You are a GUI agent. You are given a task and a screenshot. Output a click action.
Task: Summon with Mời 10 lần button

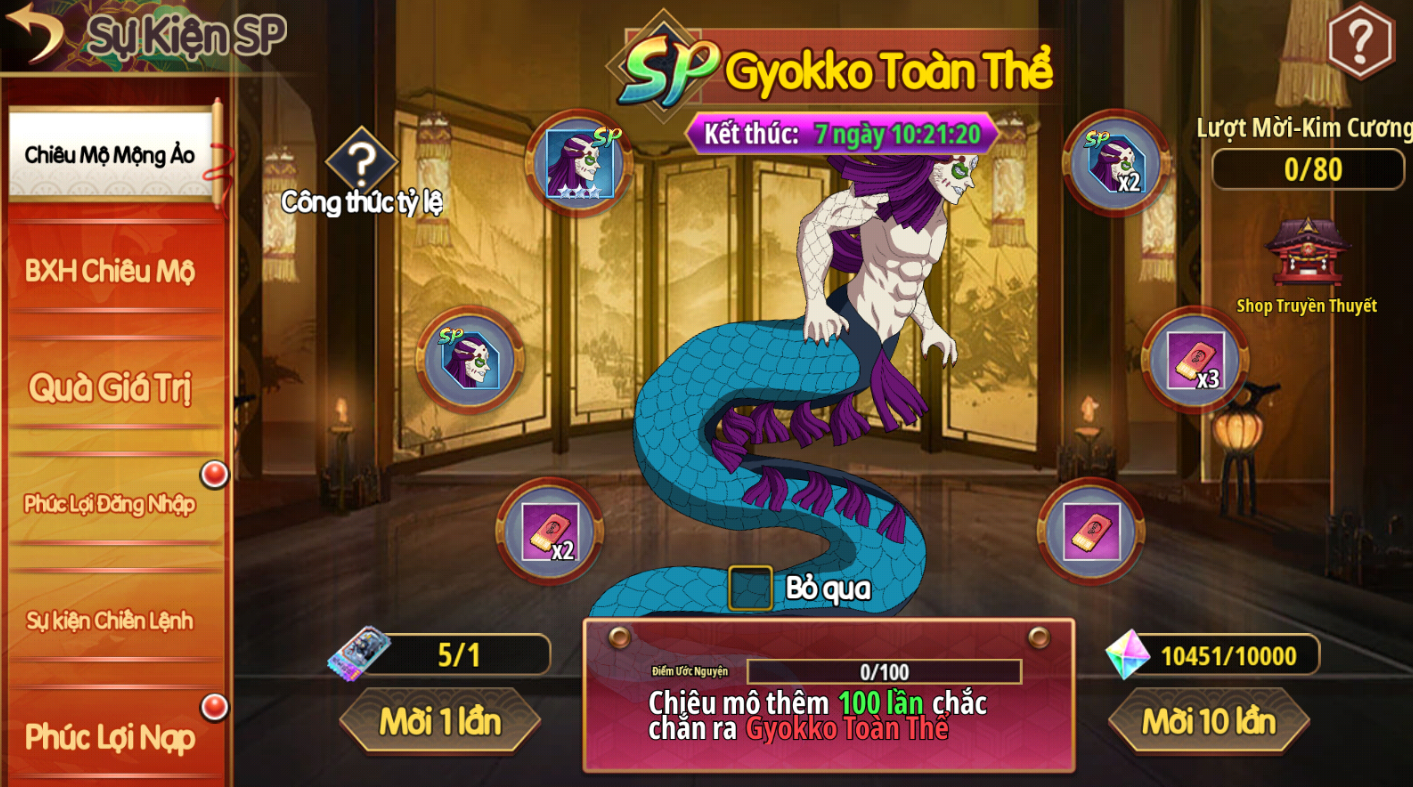(1208, 721)
